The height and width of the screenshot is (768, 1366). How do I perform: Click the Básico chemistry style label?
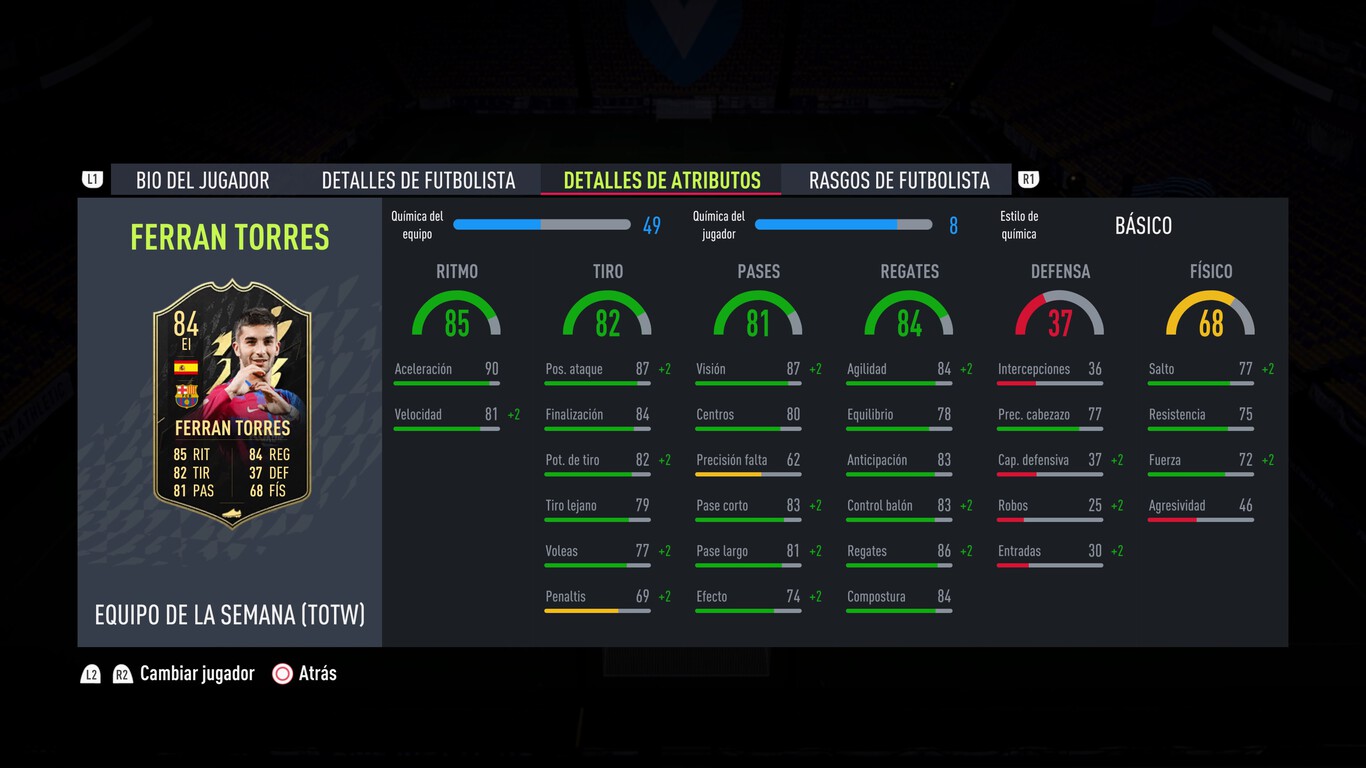[x=1143, y=225]
